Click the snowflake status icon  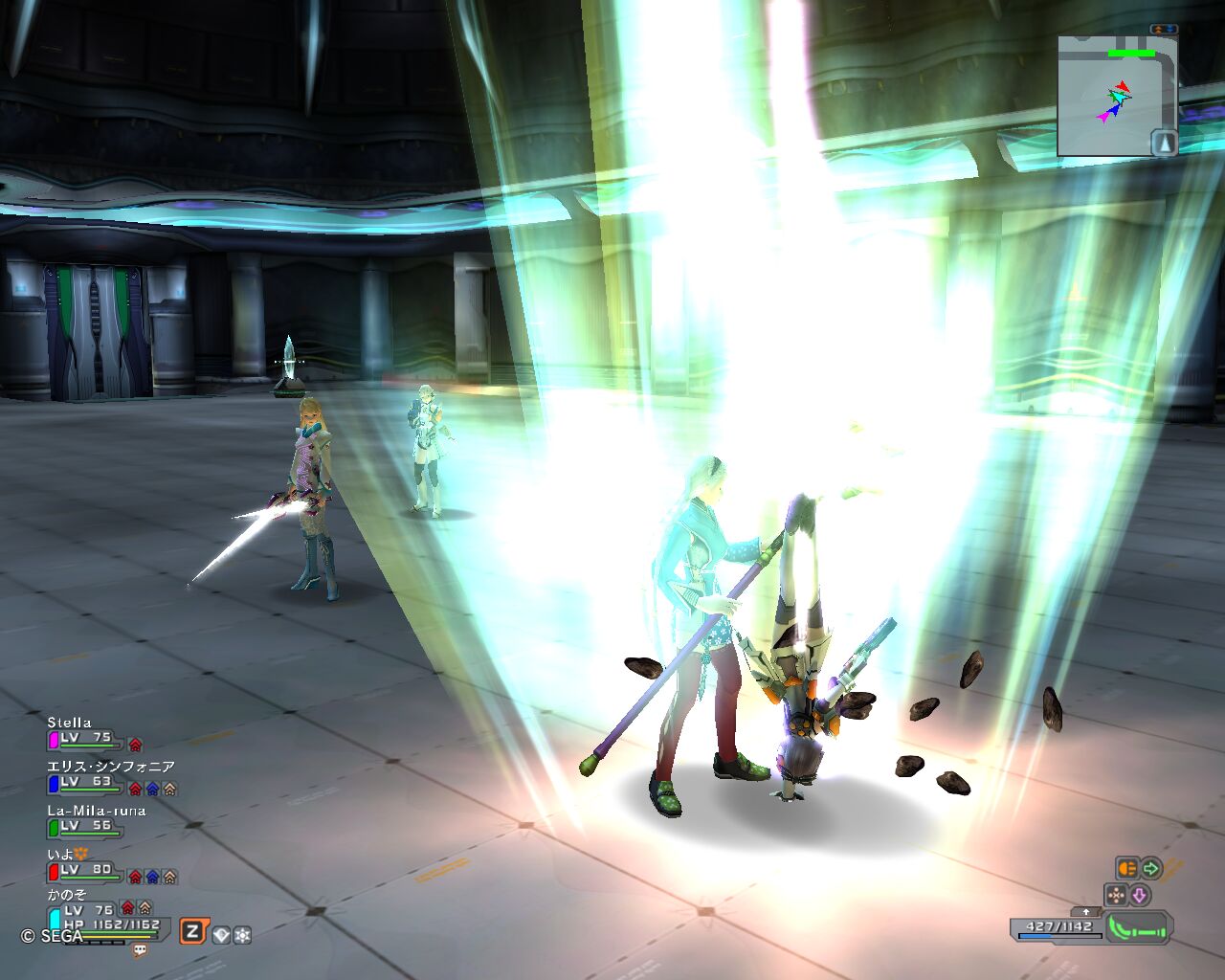click(242, 935)
